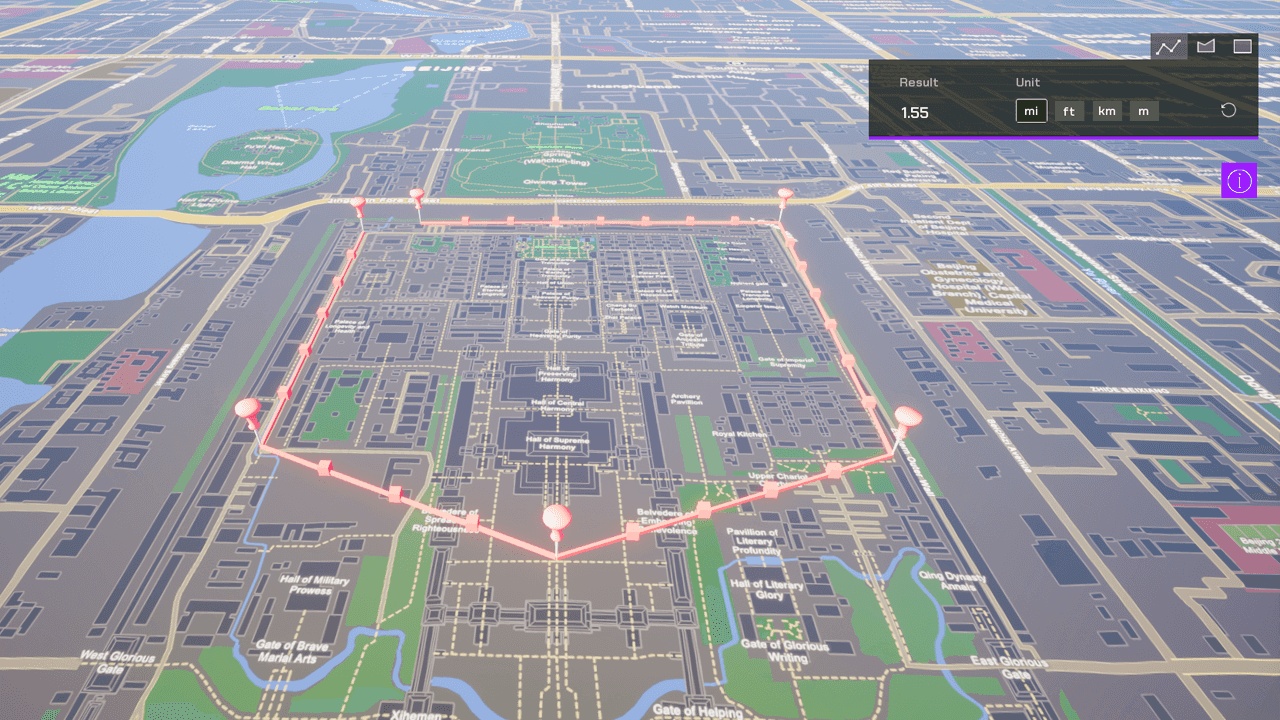This screenshot has width=1280, height=720.
Task: Reset the current measurement
Action: pyautogui.click(x=1228, y=110)
